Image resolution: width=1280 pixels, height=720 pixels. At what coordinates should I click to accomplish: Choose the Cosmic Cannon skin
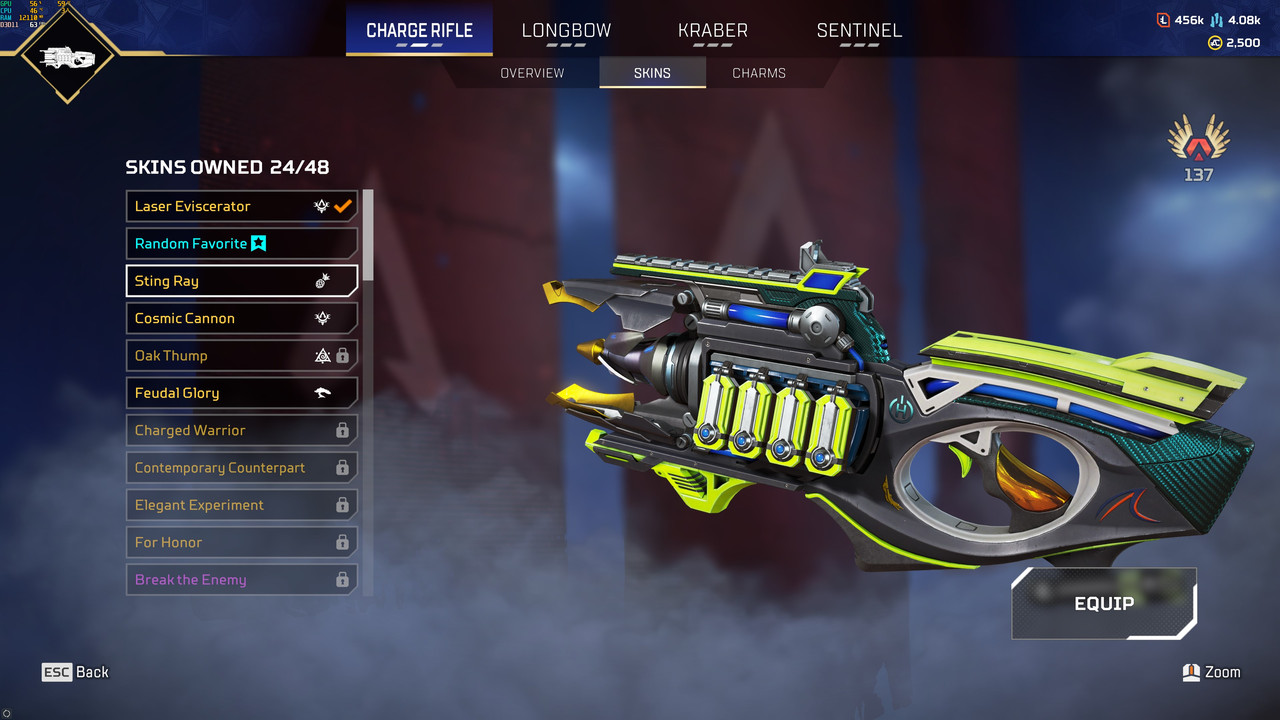coord(241,318)
